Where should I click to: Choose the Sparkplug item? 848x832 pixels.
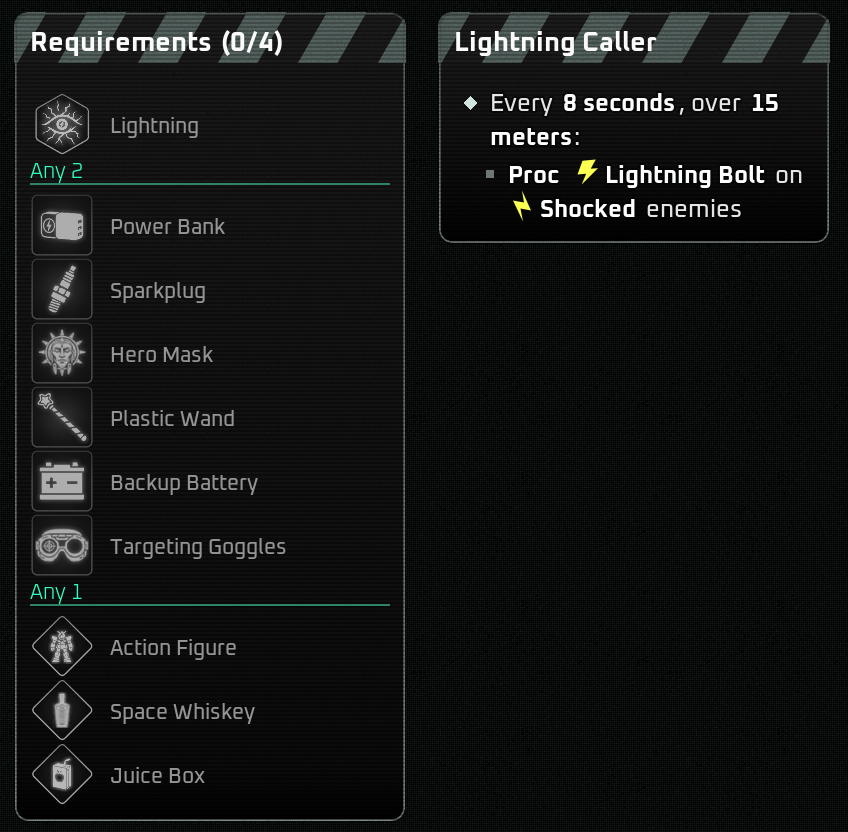[x=62, y=290]
